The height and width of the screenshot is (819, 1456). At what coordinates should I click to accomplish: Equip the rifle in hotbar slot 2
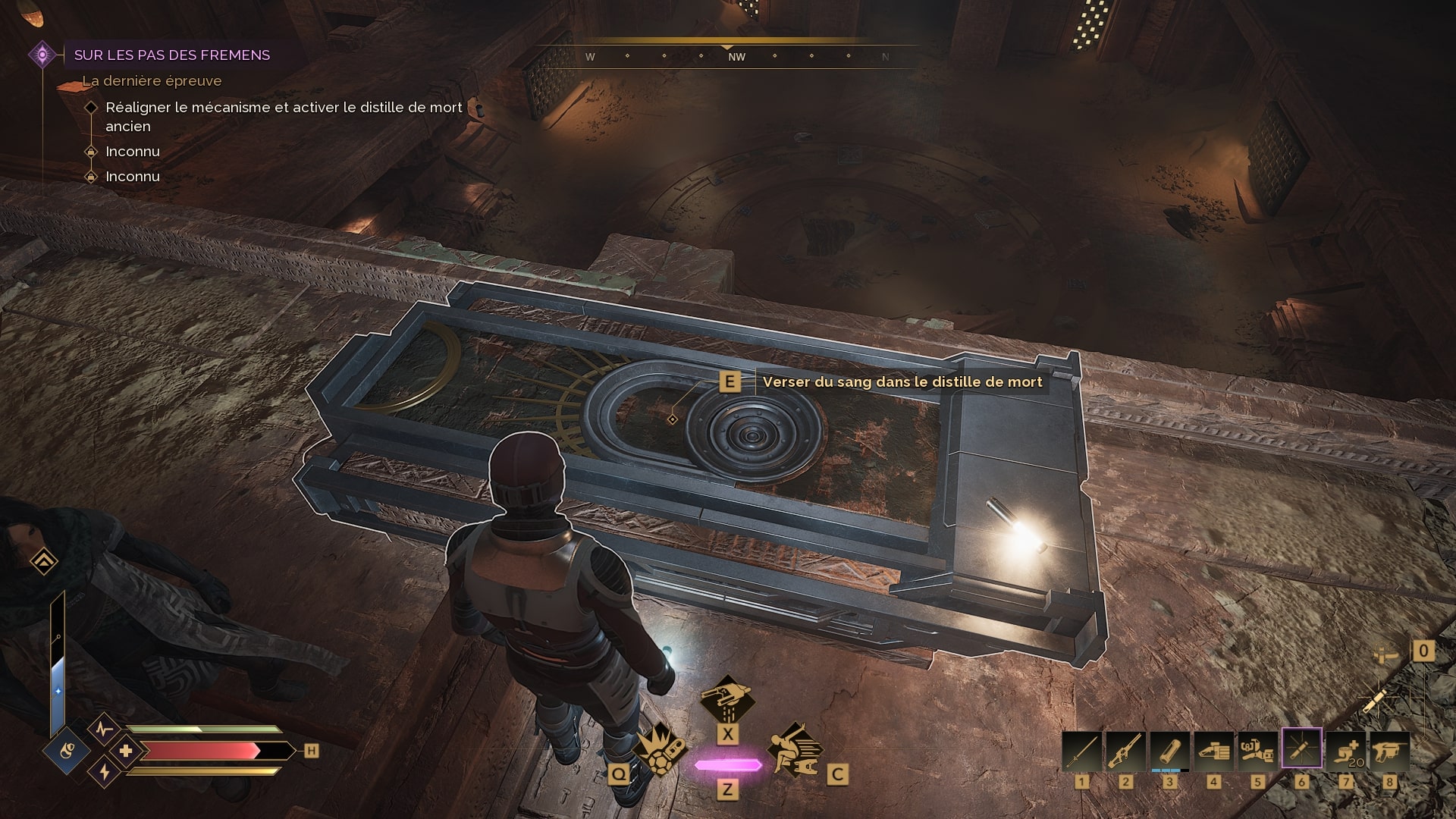tap(1125, 751)
